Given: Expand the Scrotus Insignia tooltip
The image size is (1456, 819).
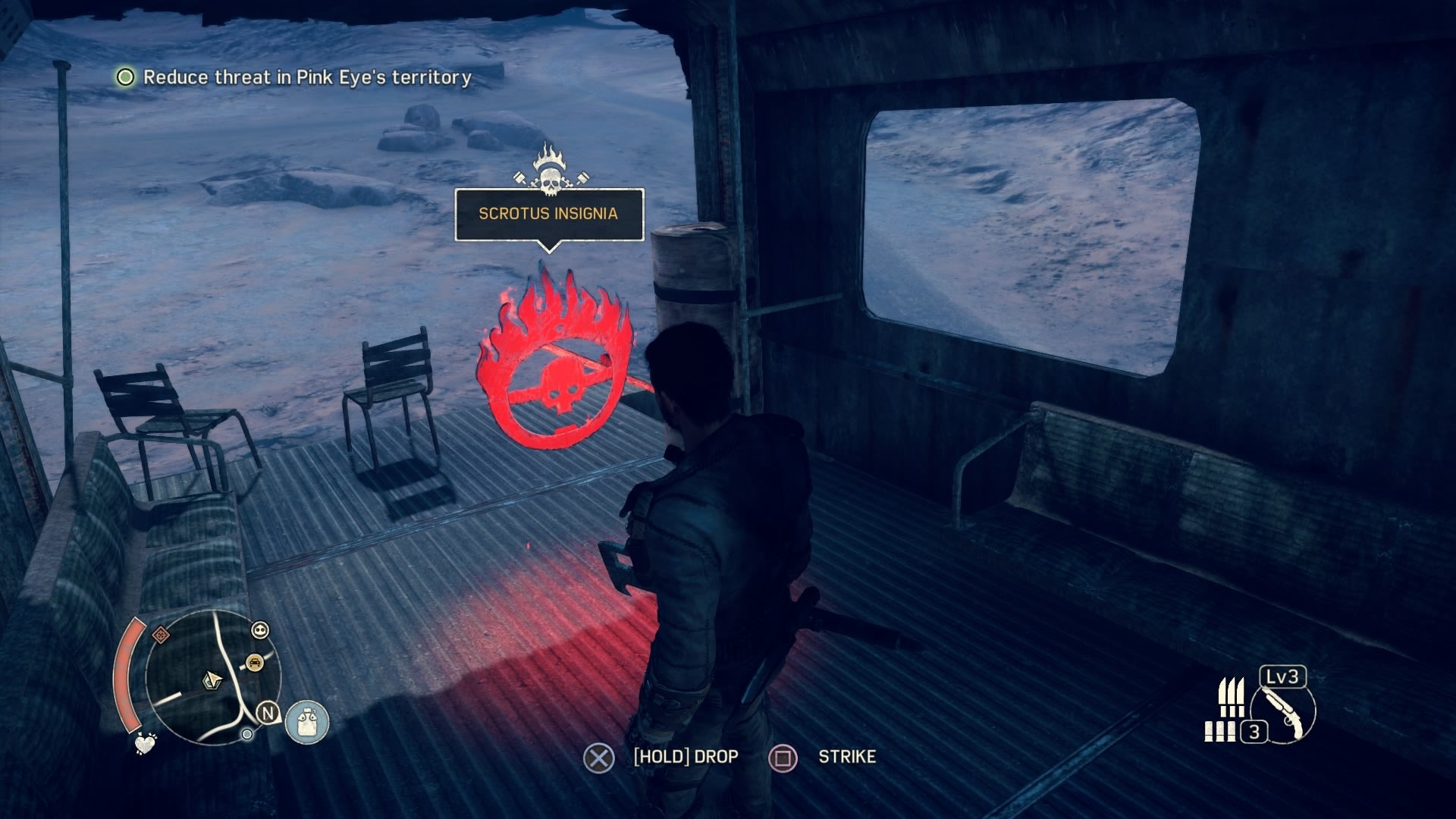Looking at the screenshot, I should pyautogui.click(x=548, y=215).
